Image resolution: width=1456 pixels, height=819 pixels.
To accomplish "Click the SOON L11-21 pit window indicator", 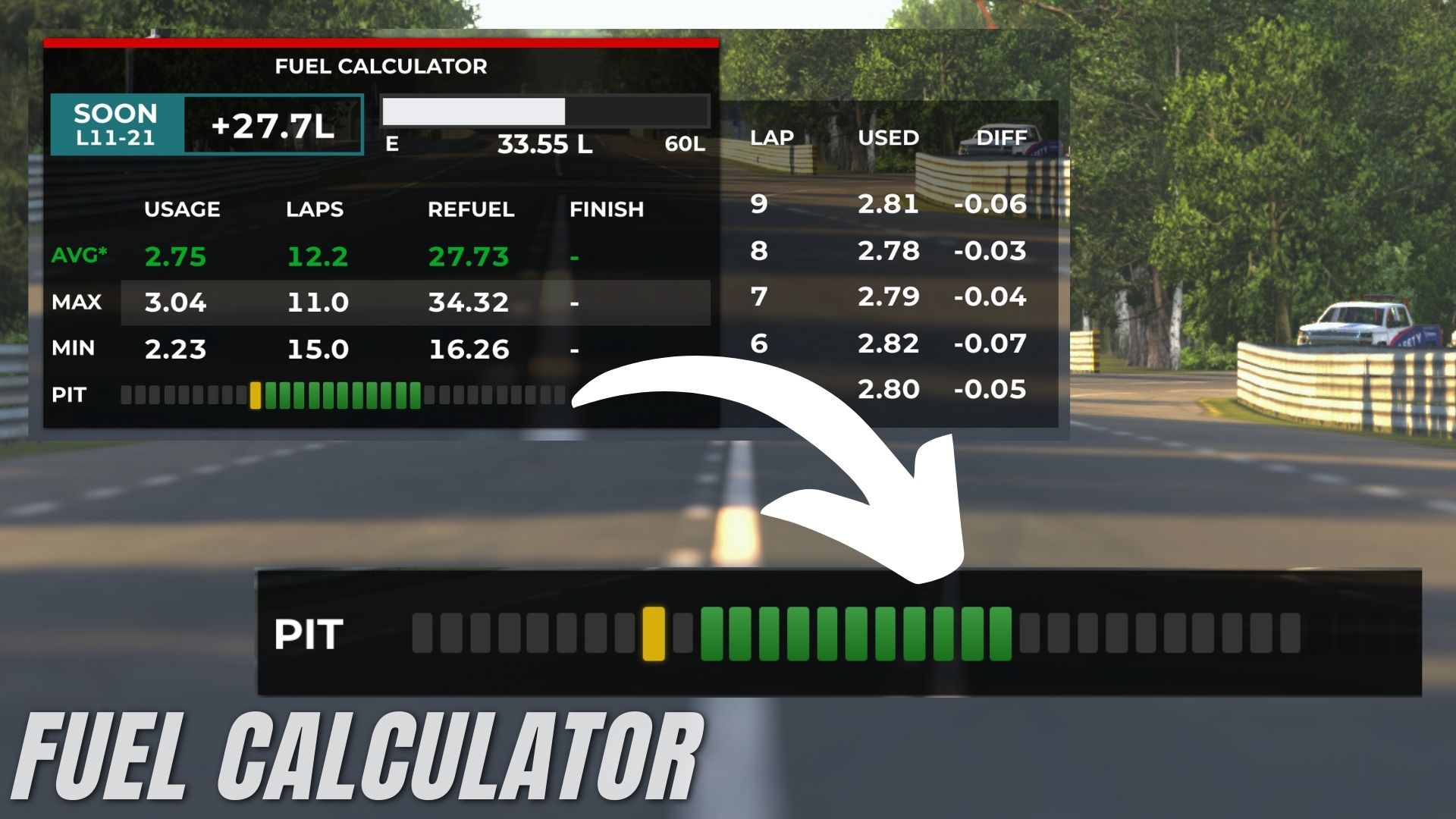I will point(114,124).
